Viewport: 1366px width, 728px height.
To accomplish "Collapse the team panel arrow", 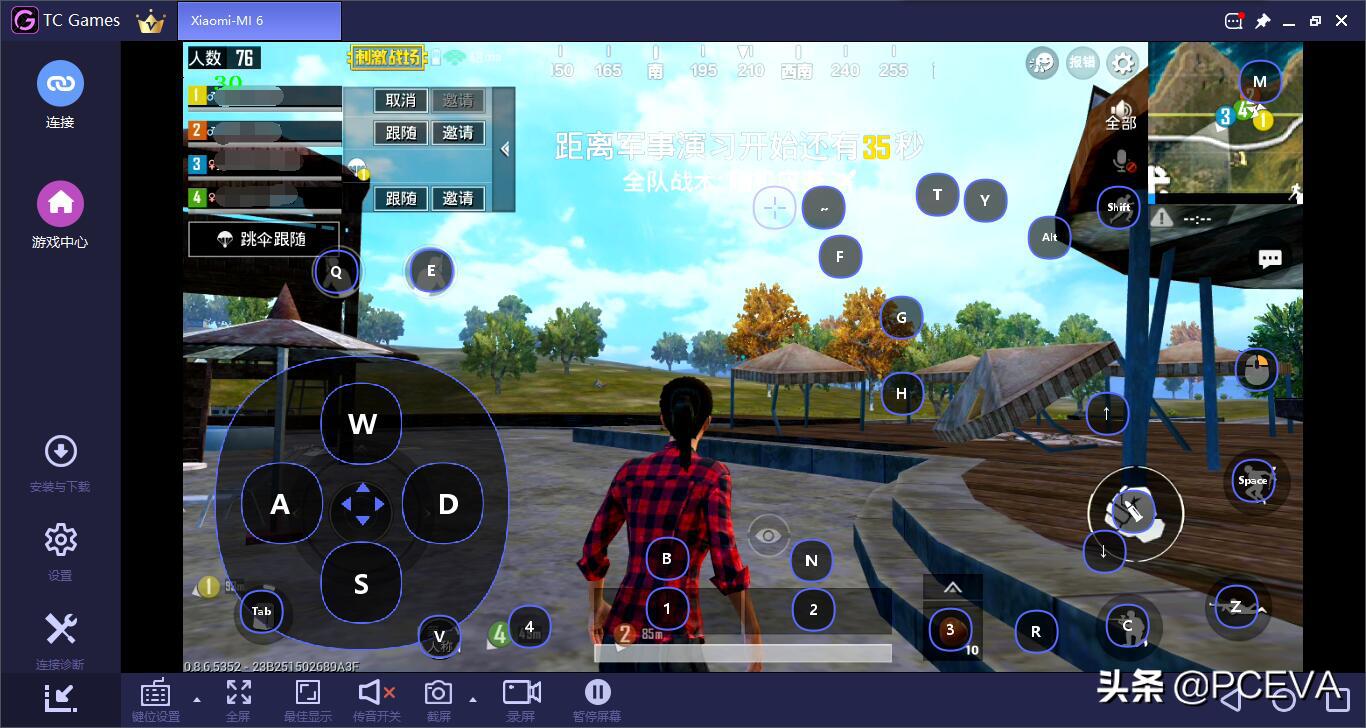I will tap(505, 149).
